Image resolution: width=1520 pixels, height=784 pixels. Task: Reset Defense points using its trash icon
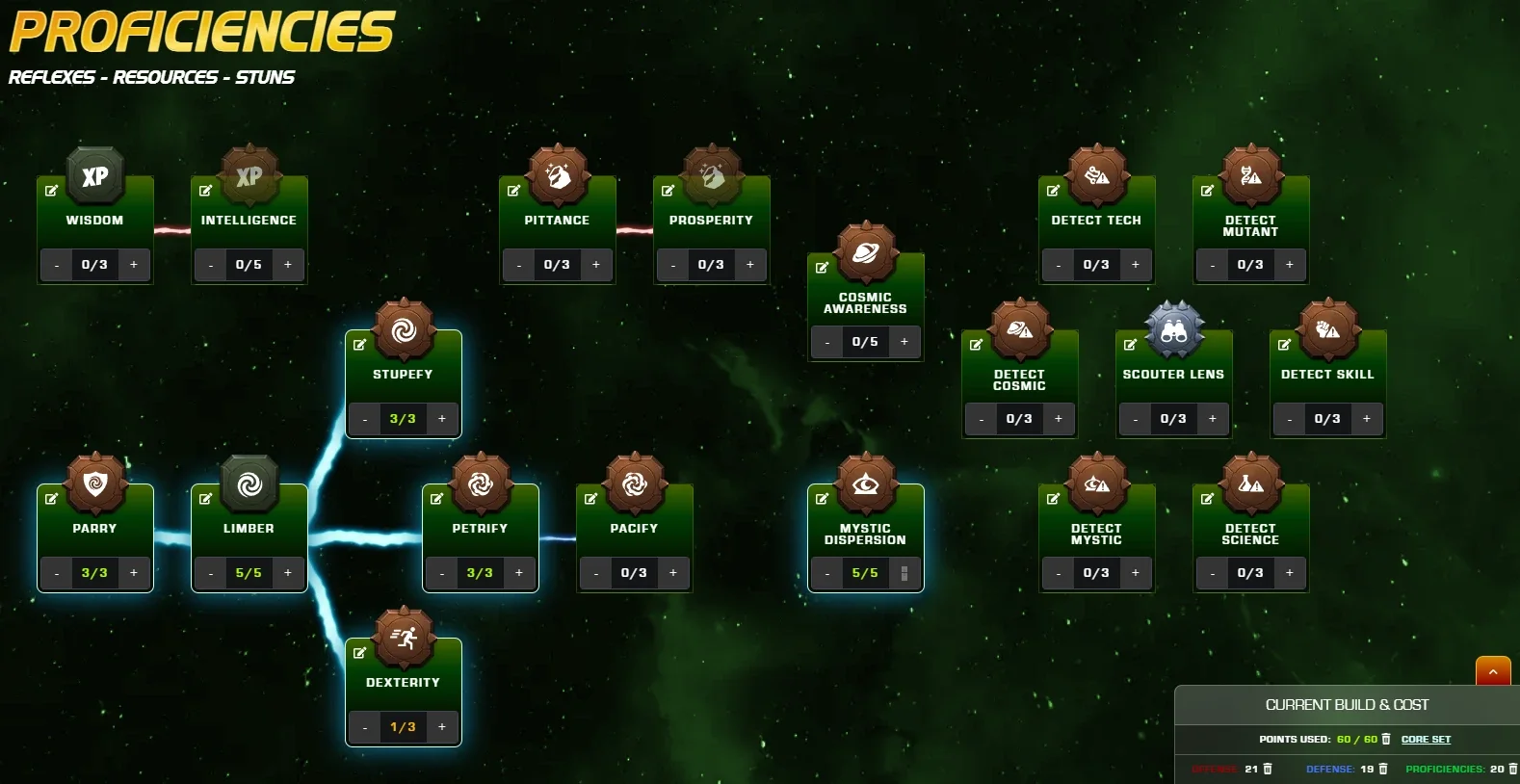pyautogui.click(x=1383, y=769)
